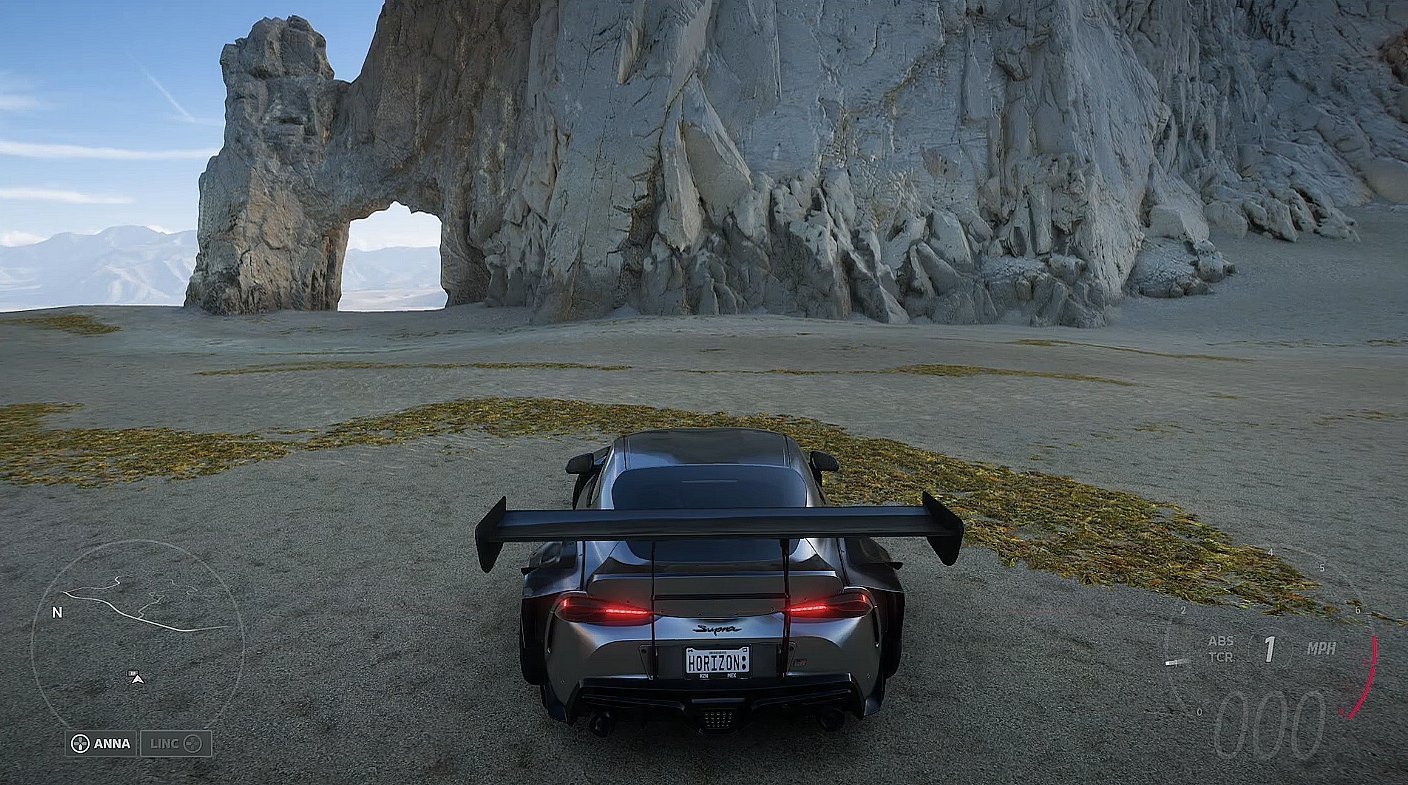Image resolution: width=1408 pixels, height=785 pixels.
Task: Activate the ANNA assistant button
Action: pos(101,743)
